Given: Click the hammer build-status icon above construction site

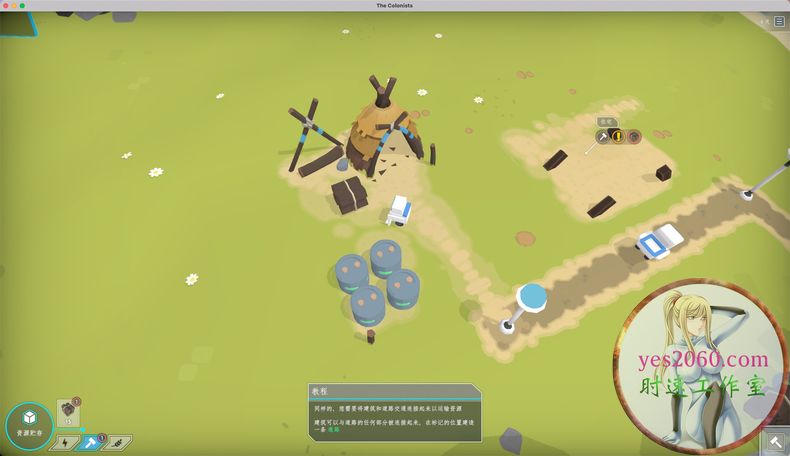Looking at the screenshot, I should [603, 136].
